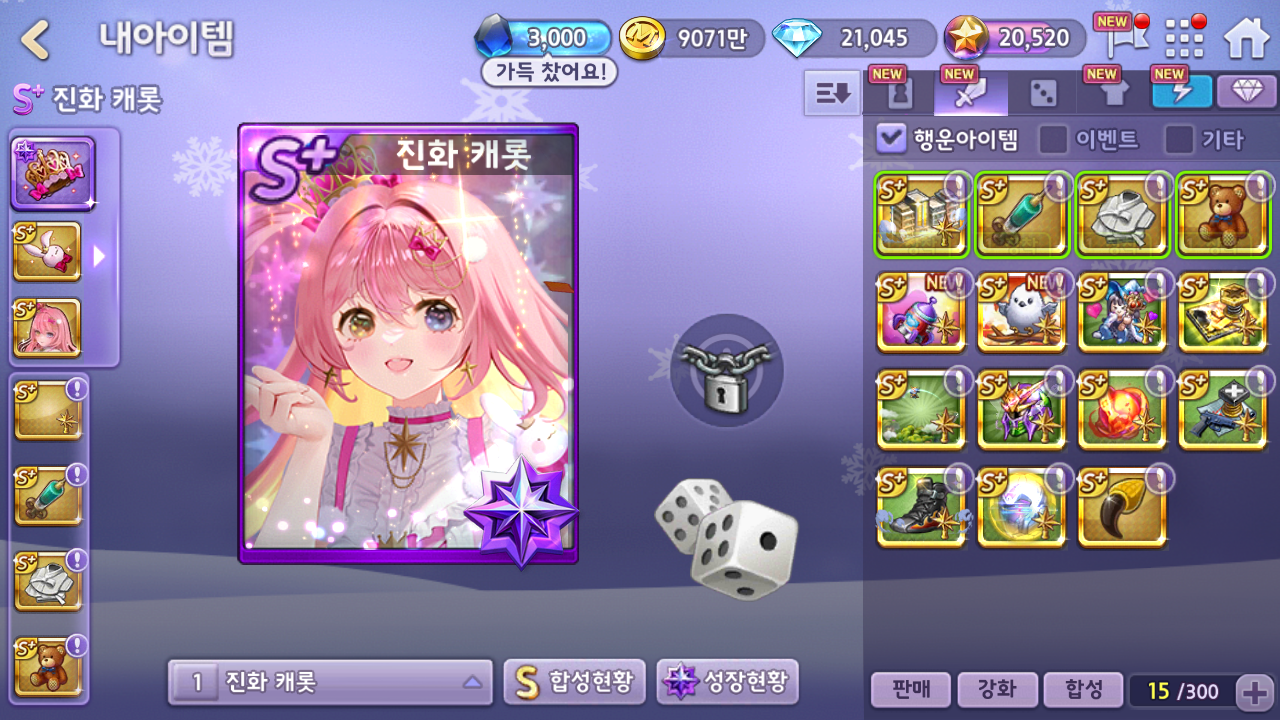Open the sort order button
The image size is (1280, 720).
832,93
